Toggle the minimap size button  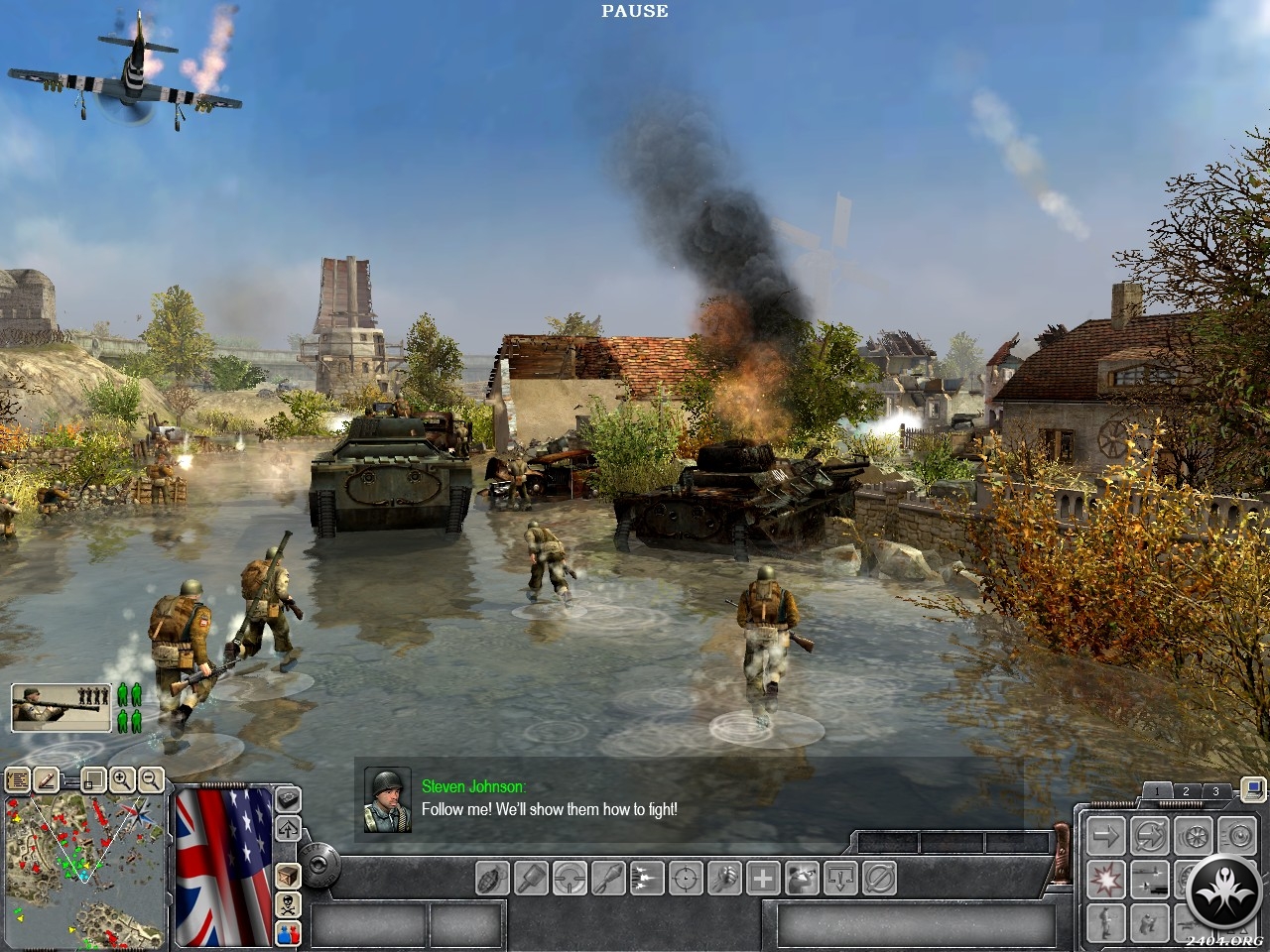92,779
